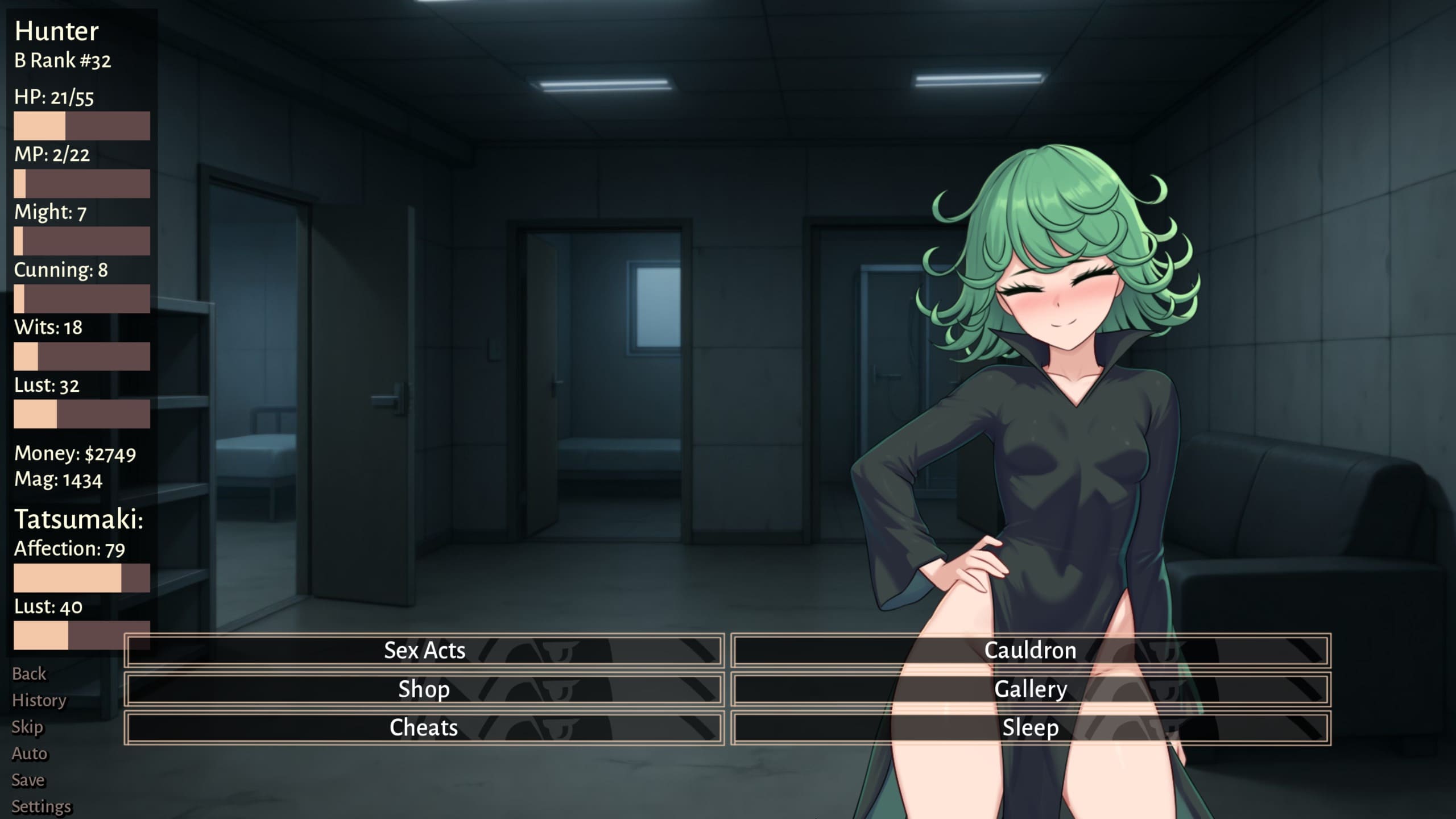Open the Save screen
1456x819 pixels.
(x=28, y=780)
